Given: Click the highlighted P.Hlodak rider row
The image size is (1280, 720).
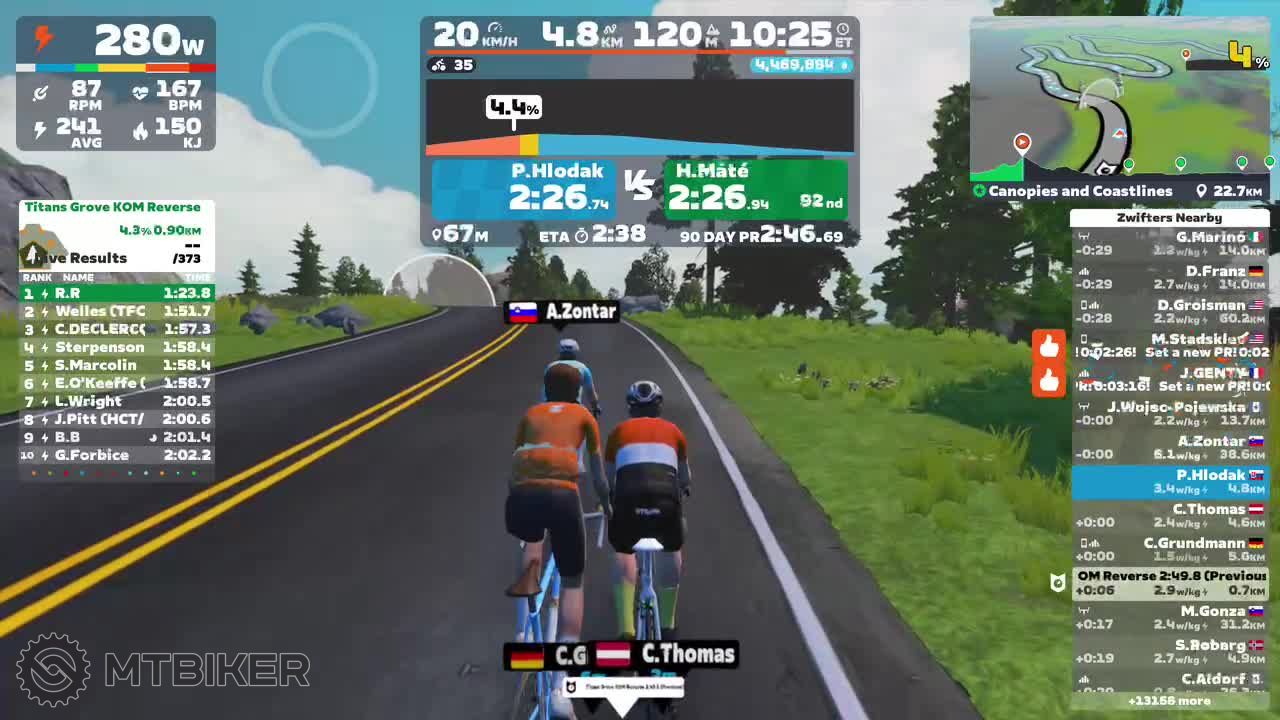Looking at the screenshot, I should coord(1170,482).
